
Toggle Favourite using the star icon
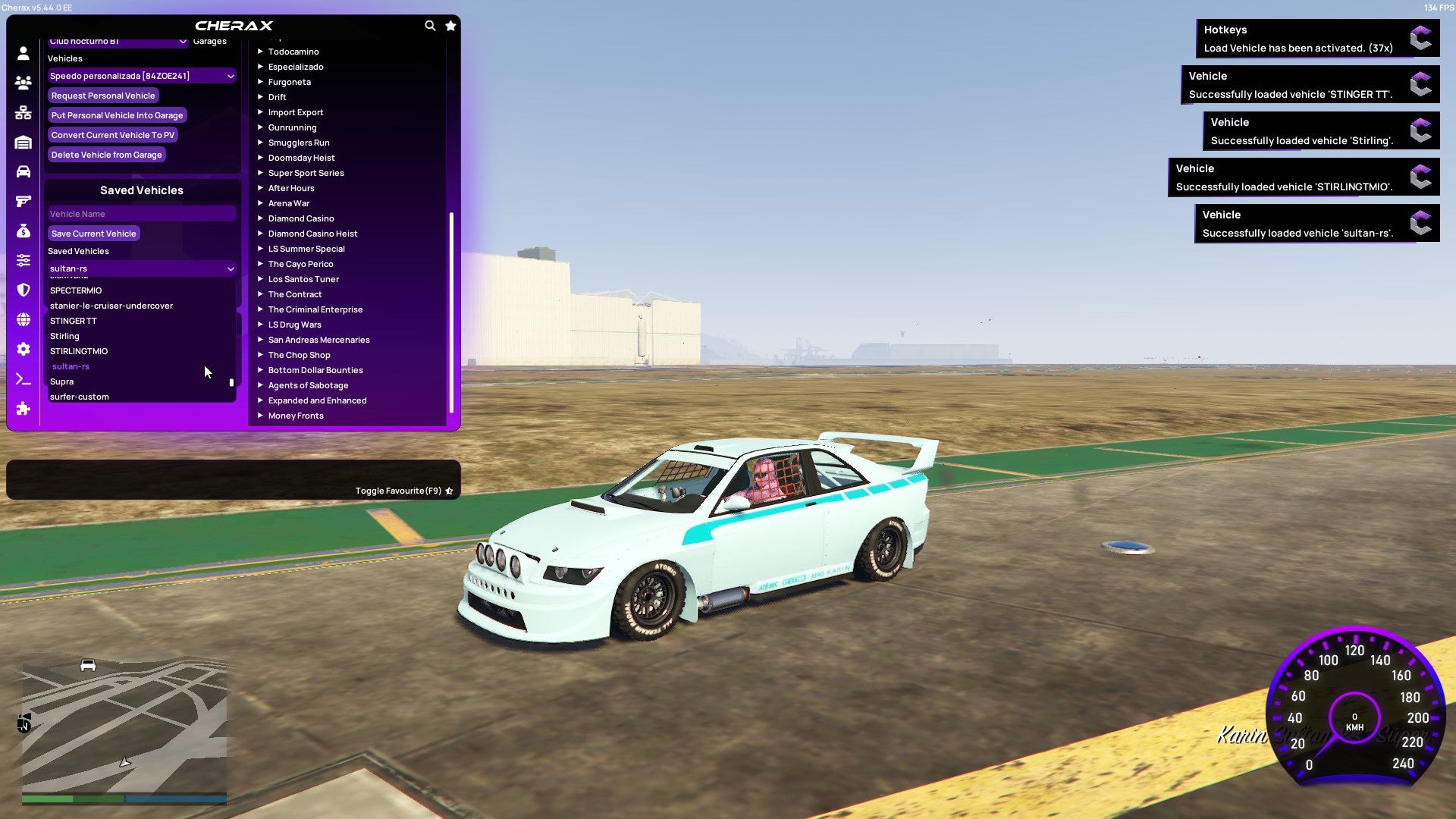pyautogui.click(x=449, y=491)
